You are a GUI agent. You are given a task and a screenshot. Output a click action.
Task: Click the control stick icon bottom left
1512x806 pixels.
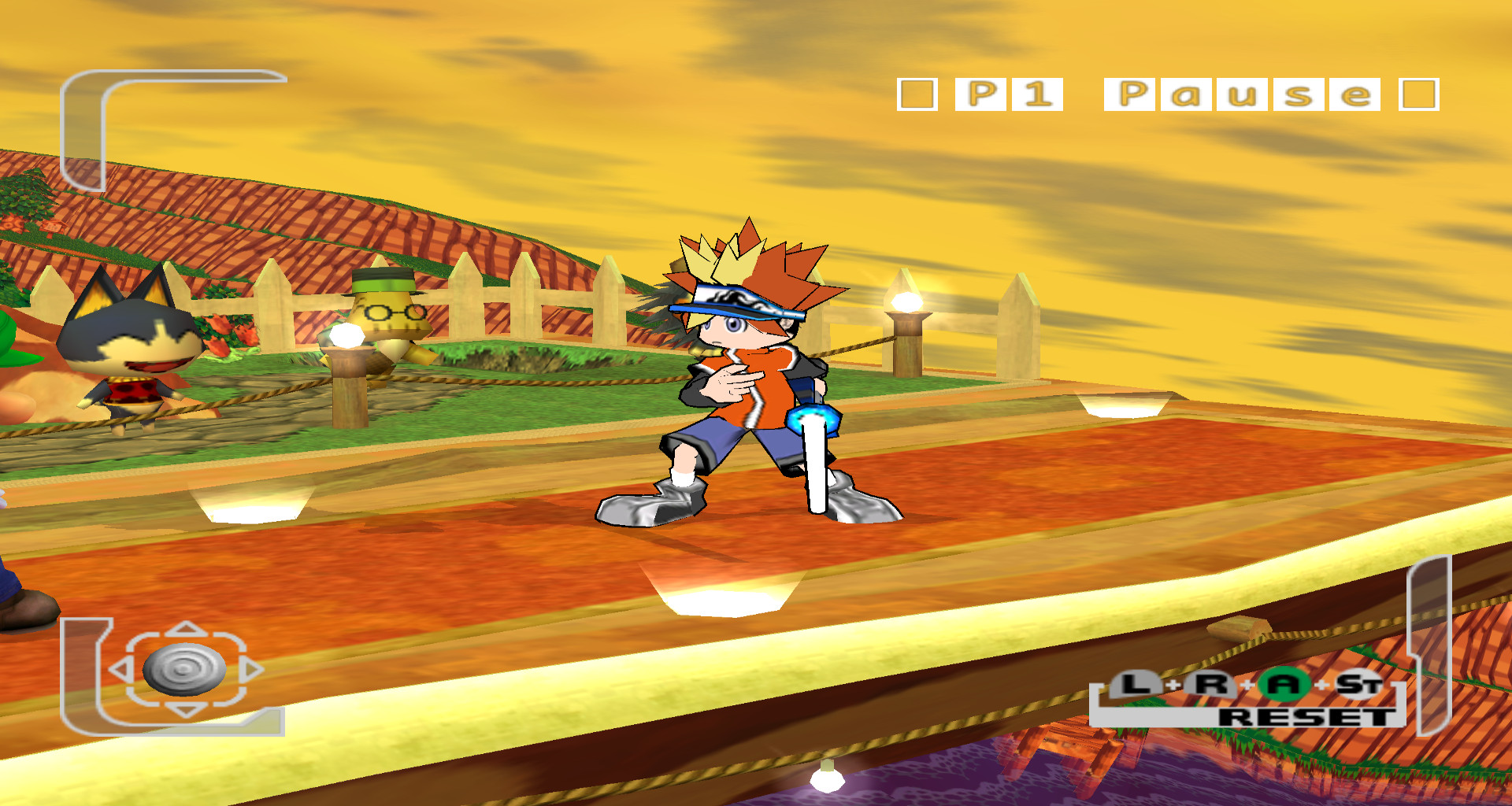tap(185, 669)
